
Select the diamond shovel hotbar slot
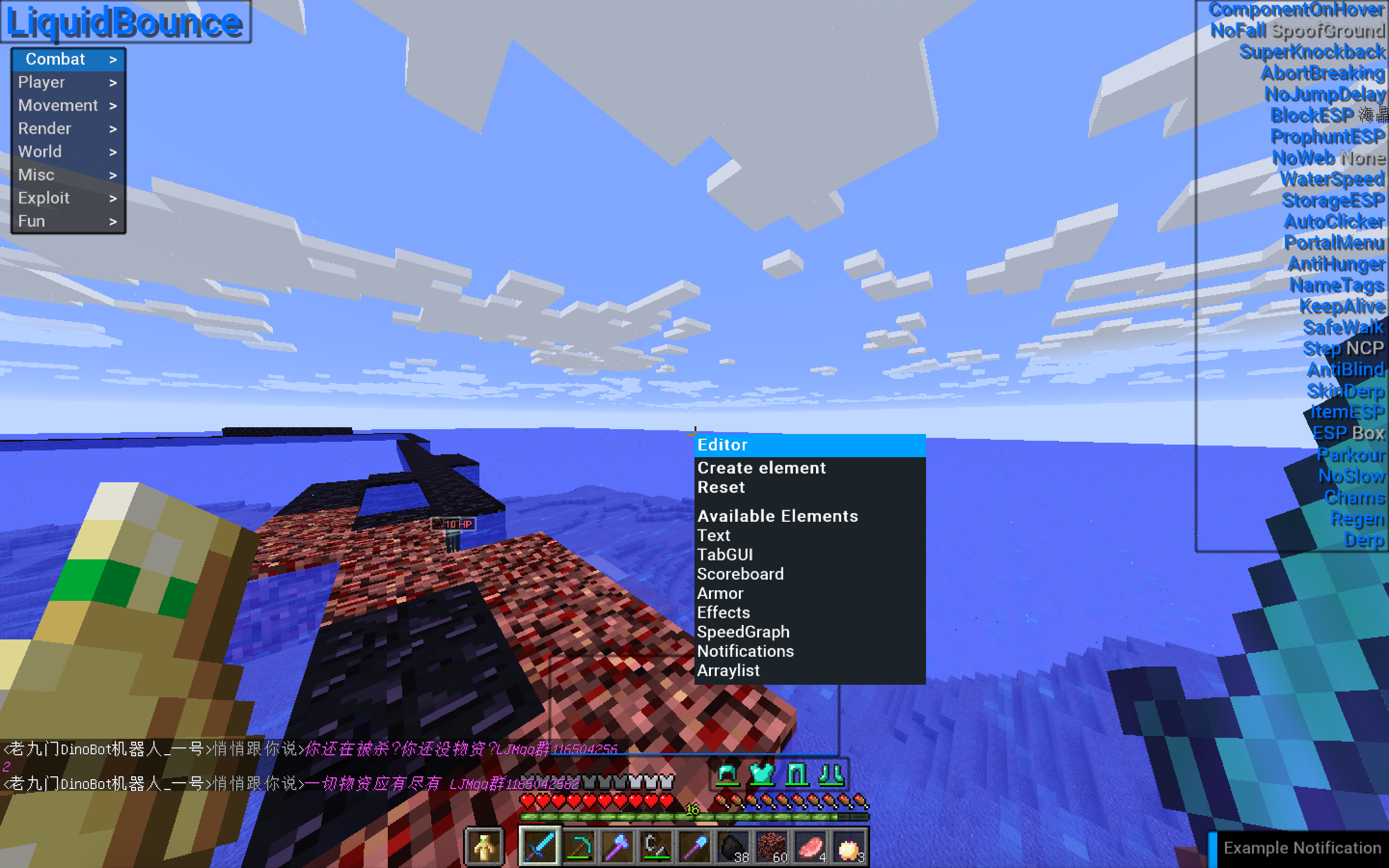click(695, 845)
